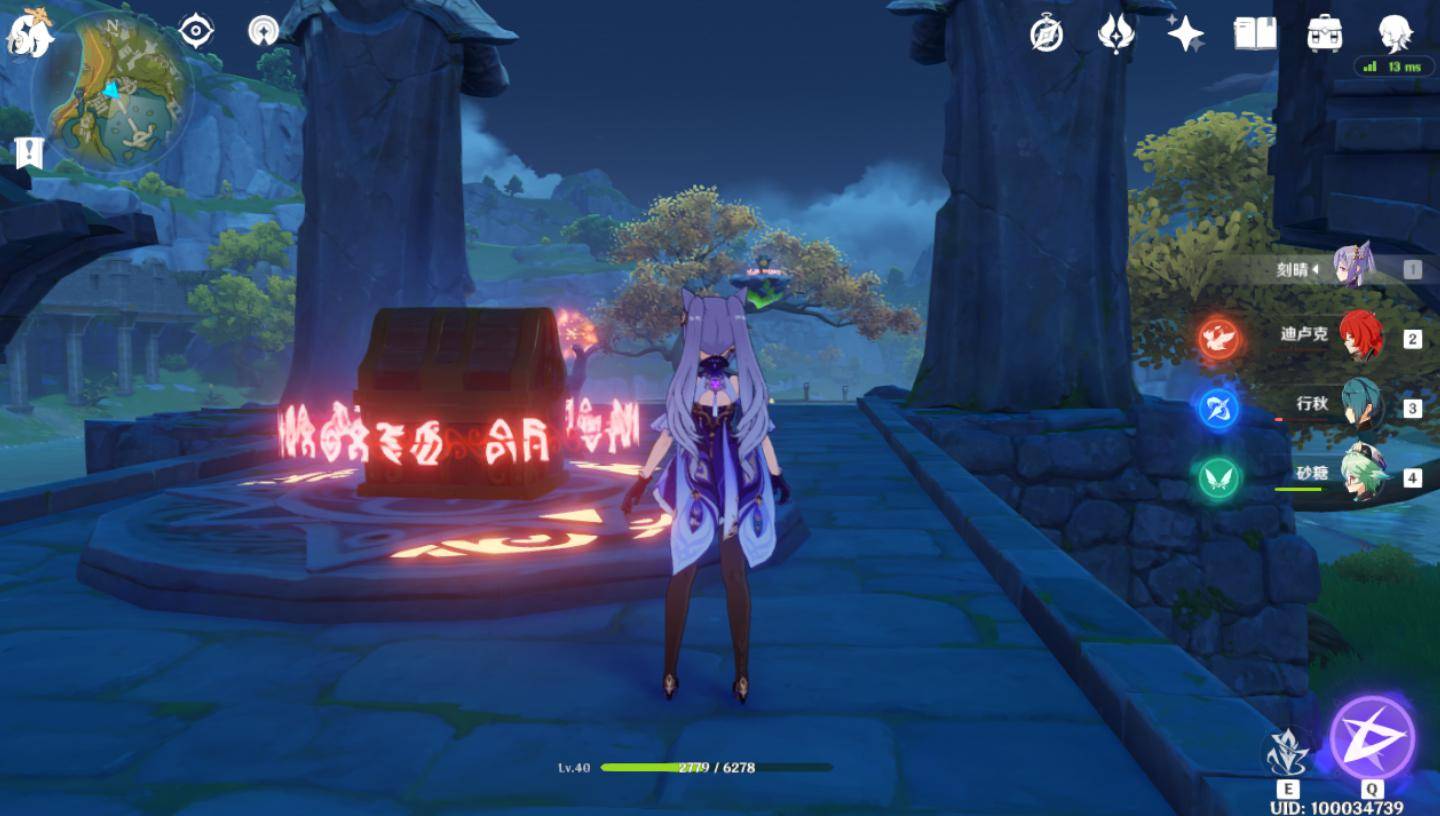
Task: Open the minimap
Action: [x=112, y=92]
